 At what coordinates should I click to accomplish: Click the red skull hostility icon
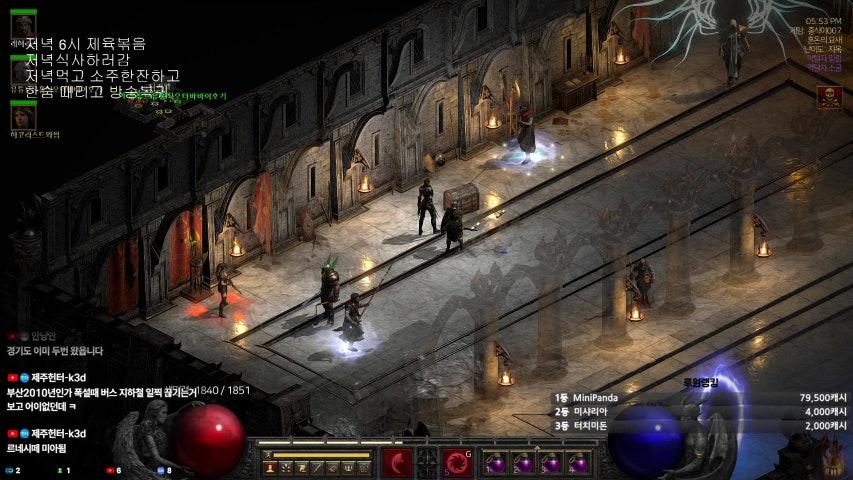click(x=828, y=96)
